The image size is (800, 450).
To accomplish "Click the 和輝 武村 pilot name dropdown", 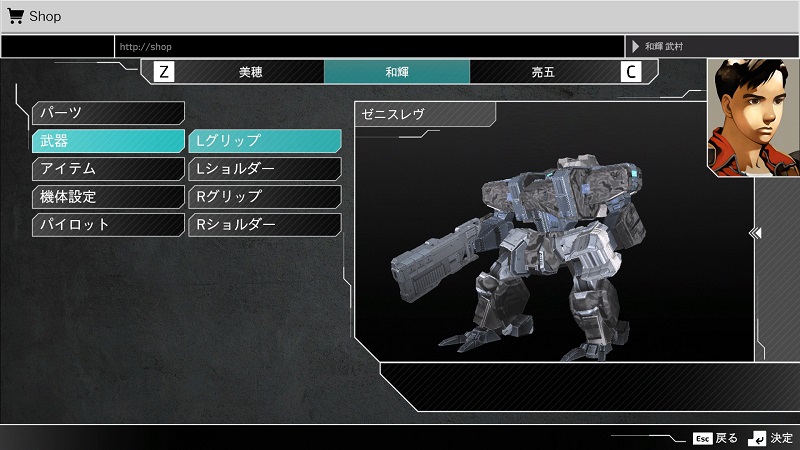I will pyautogui.click(x=711, y=46).
